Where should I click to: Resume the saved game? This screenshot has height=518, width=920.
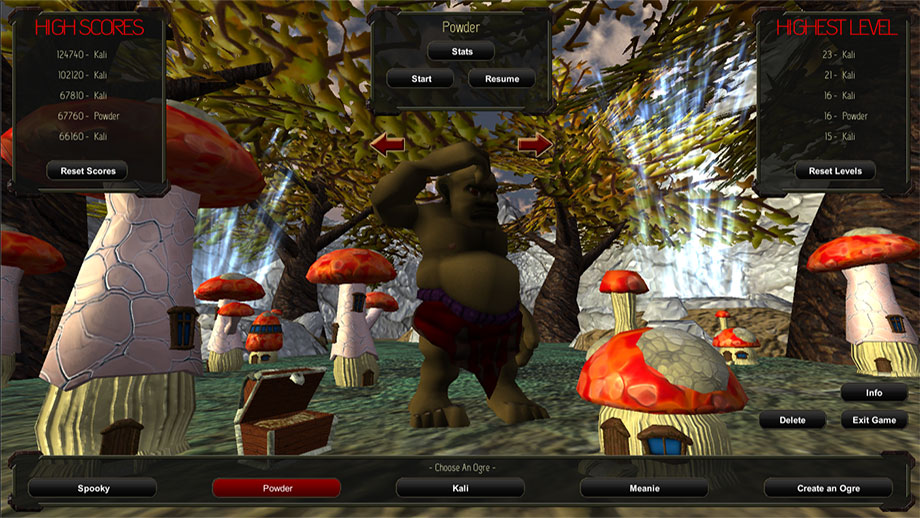click(501, 78)
